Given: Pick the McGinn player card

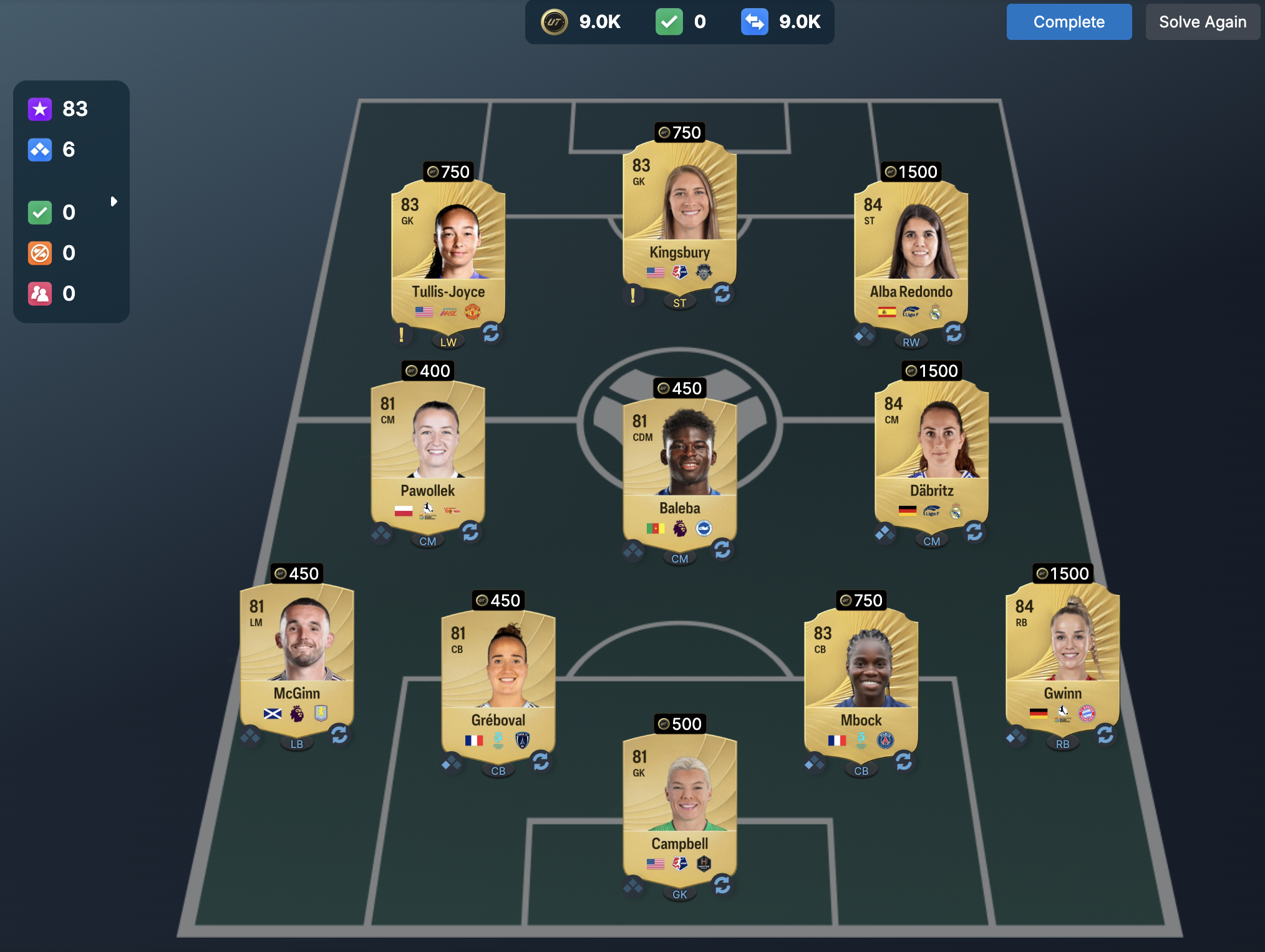Looking at the screenshot, I should (x=297, y=652).
